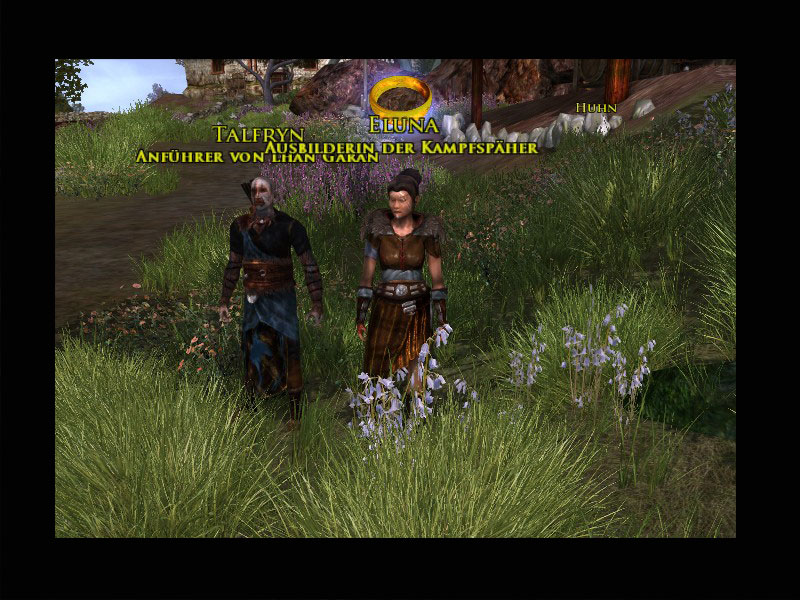
Task: Select the Eluna nameplate
Action: pos(404,128)
